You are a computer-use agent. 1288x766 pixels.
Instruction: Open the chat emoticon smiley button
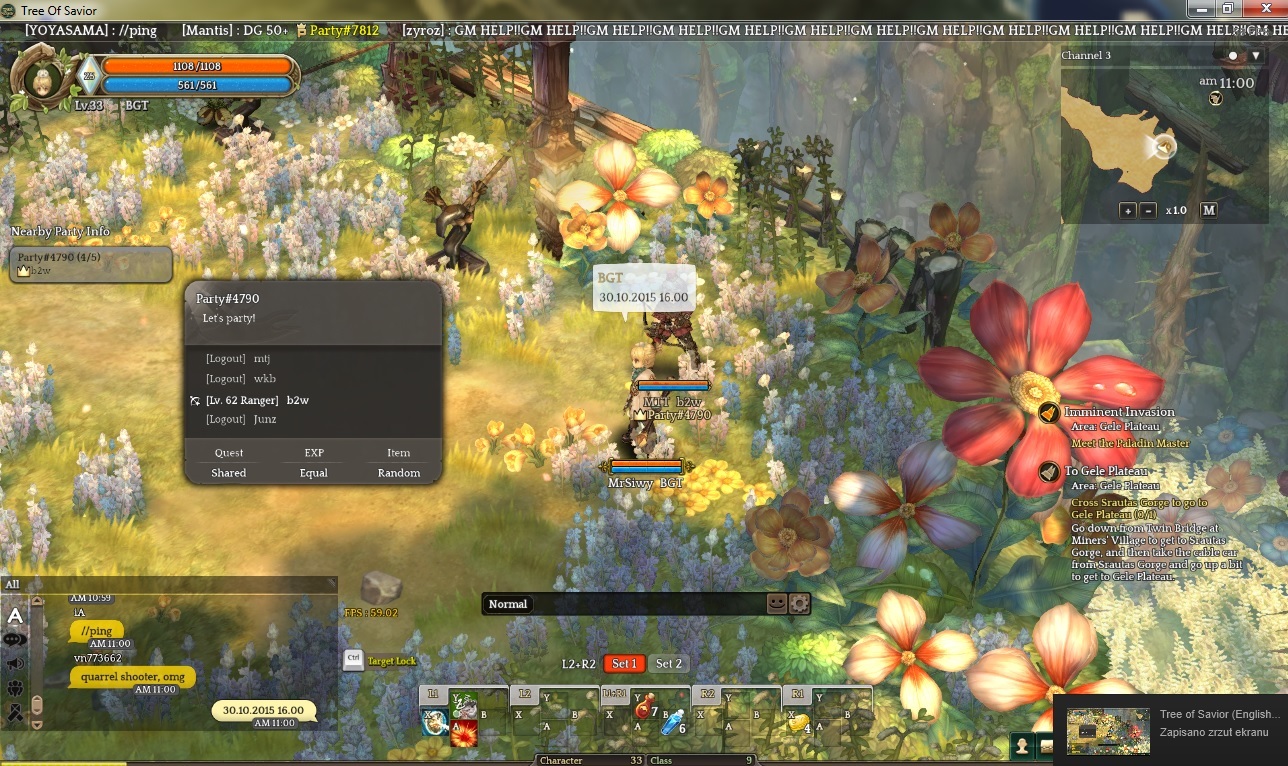(x=777, y=603)
